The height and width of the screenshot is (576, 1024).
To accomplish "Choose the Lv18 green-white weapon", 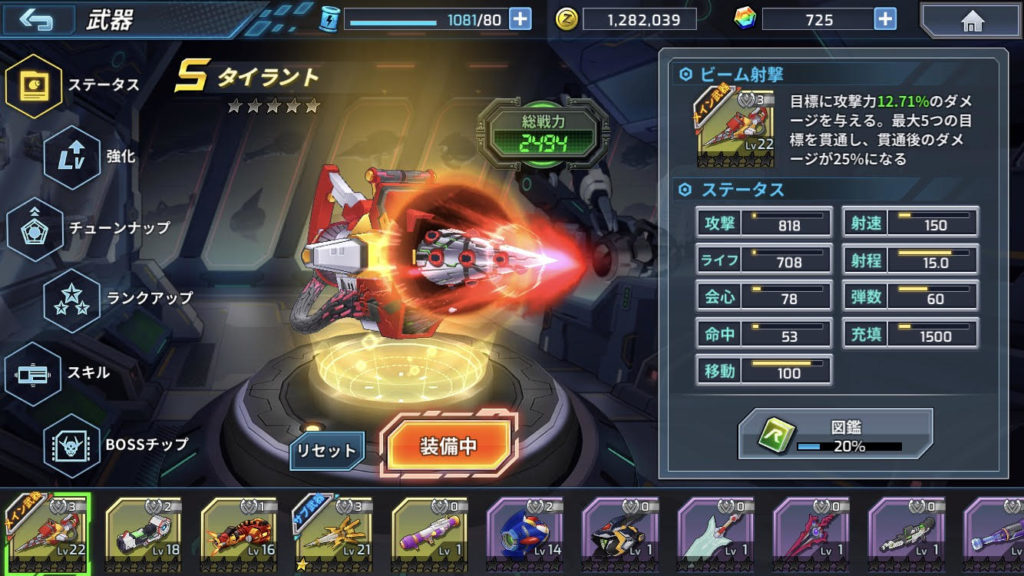I will [x=142, y=535].
